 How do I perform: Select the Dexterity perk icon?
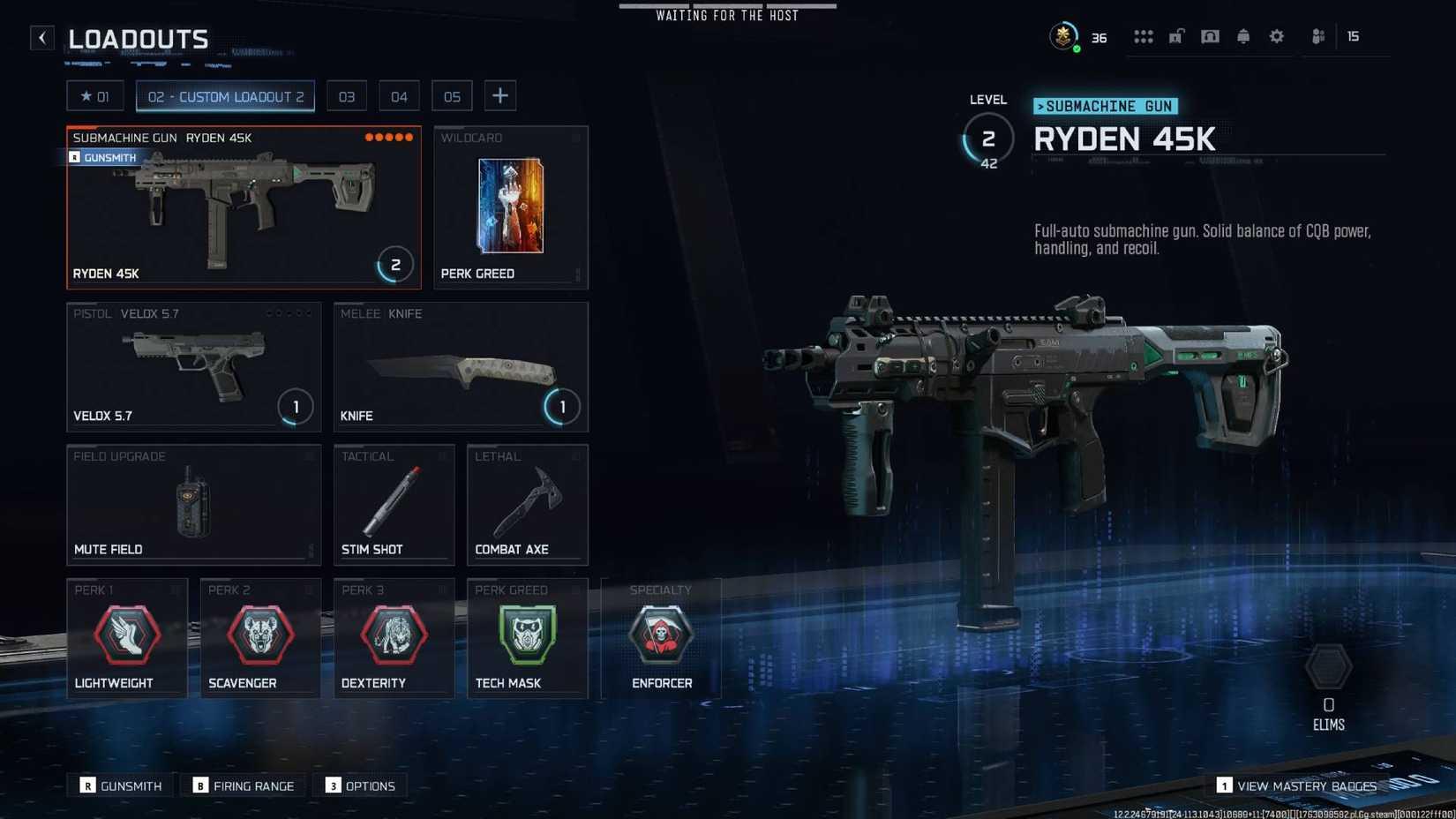(x=394, y=635)
